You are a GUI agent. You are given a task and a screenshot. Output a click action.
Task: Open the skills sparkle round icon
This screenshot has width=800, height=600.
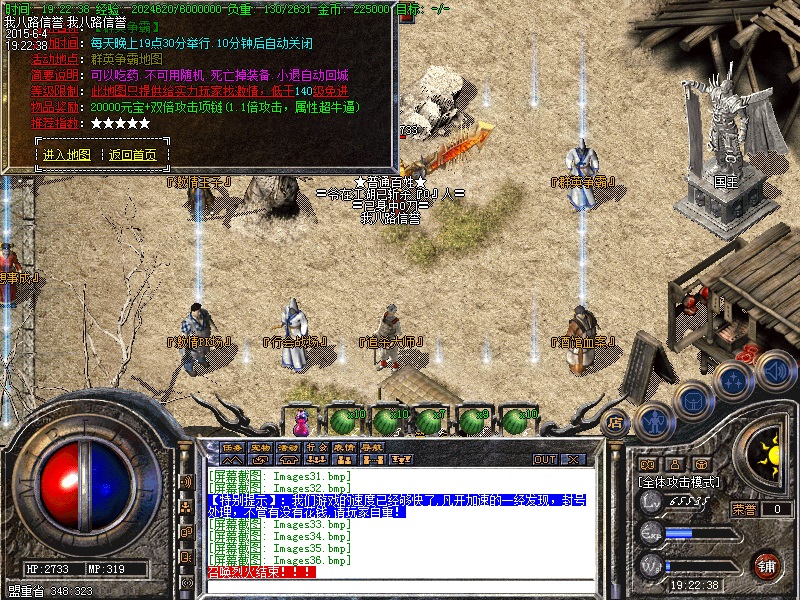733,381
